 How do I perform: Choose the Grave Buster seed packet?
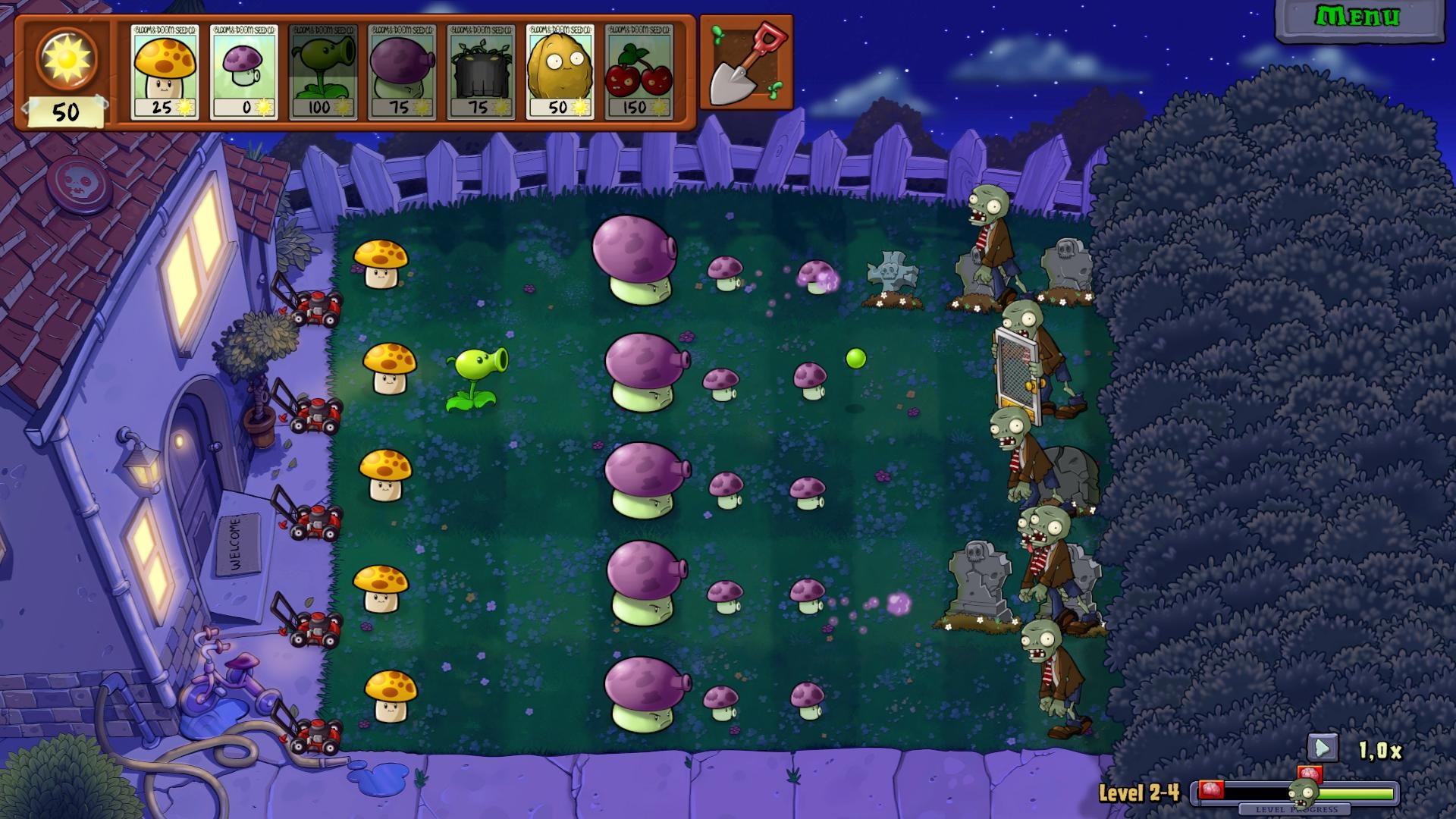click(481, 72)
